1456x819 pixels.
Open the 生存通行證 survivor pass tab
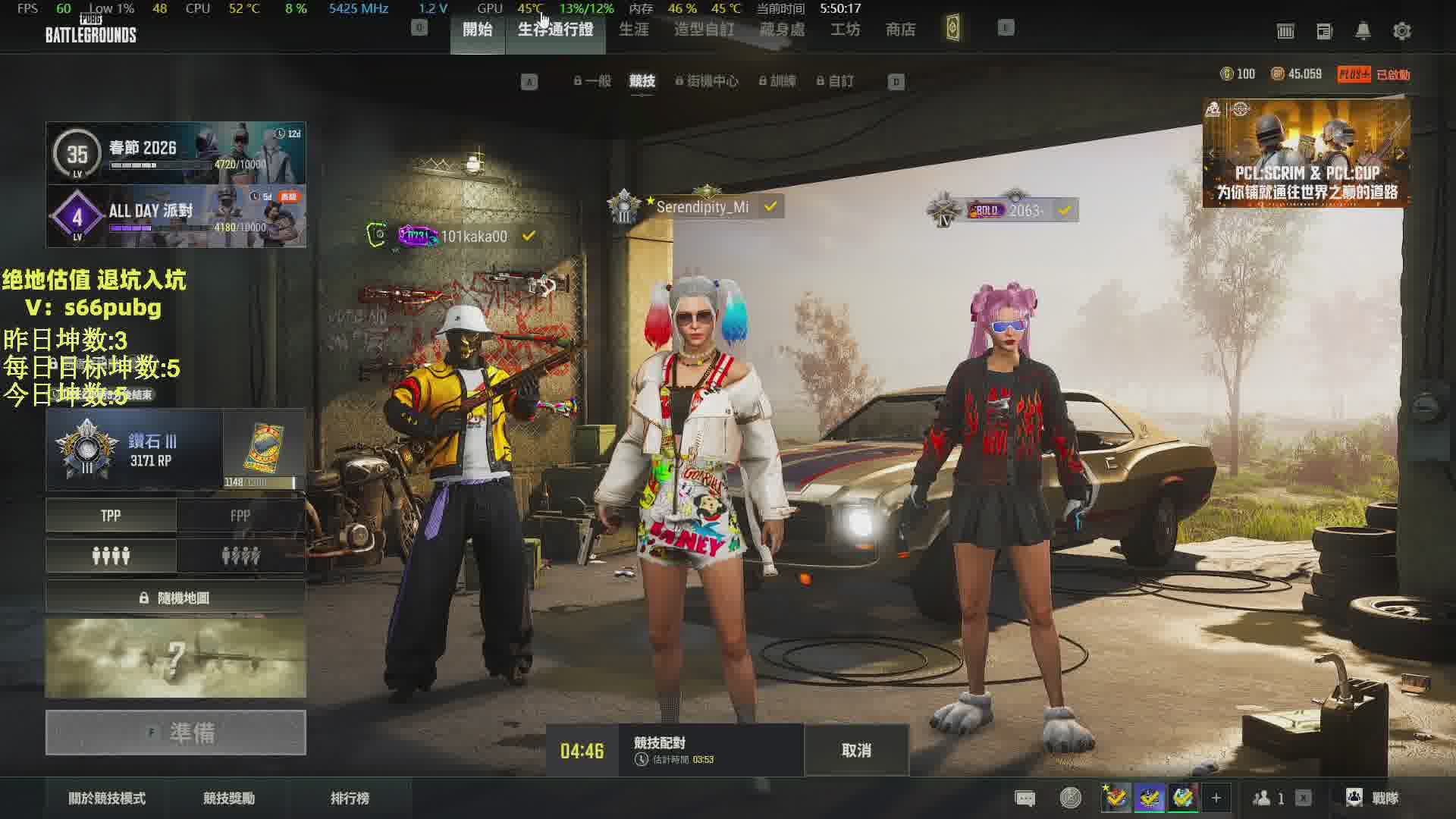point(555,30)
